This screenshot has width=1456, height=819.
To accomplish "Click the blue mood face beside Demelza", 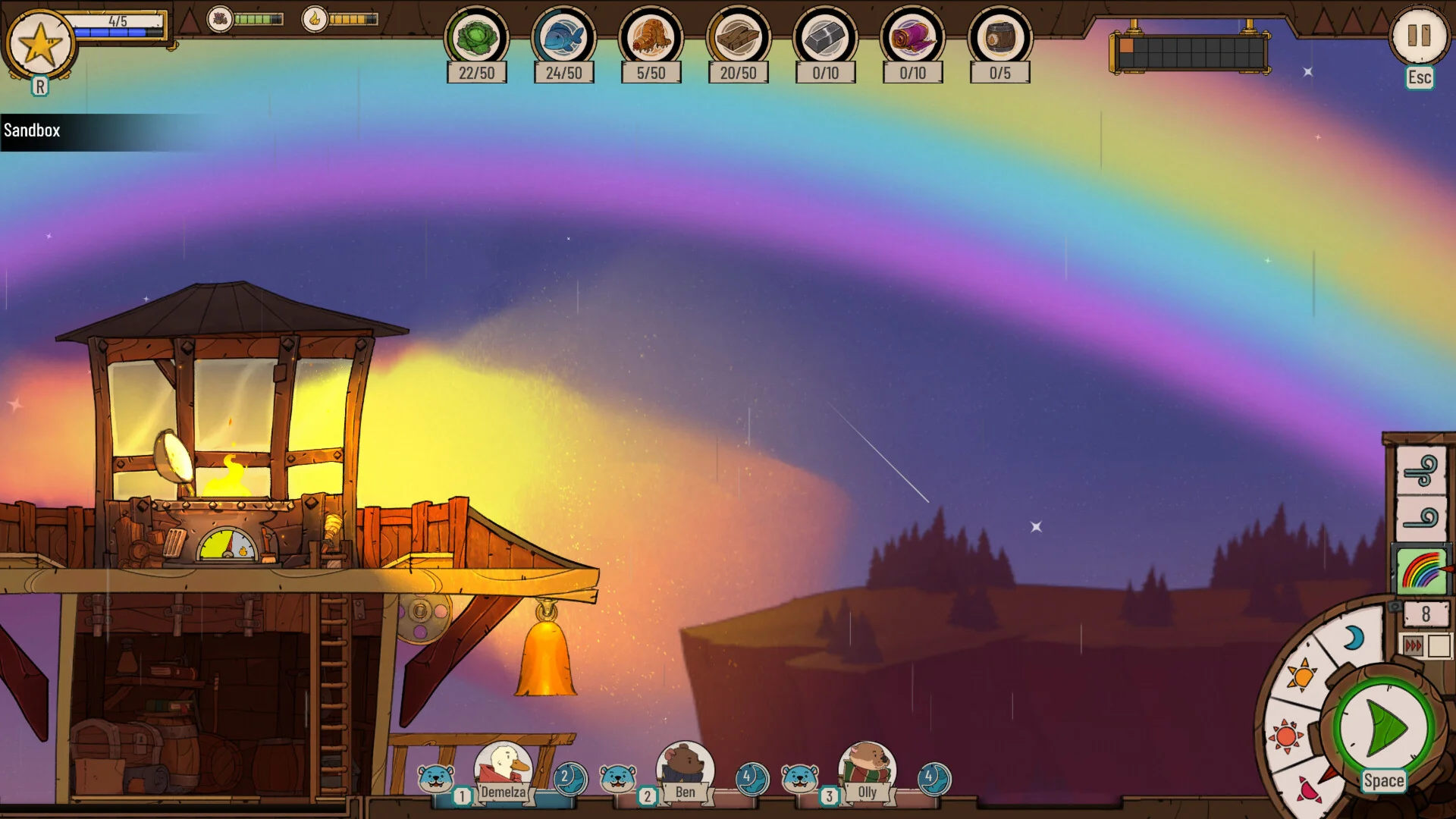I will click(436, 778).
